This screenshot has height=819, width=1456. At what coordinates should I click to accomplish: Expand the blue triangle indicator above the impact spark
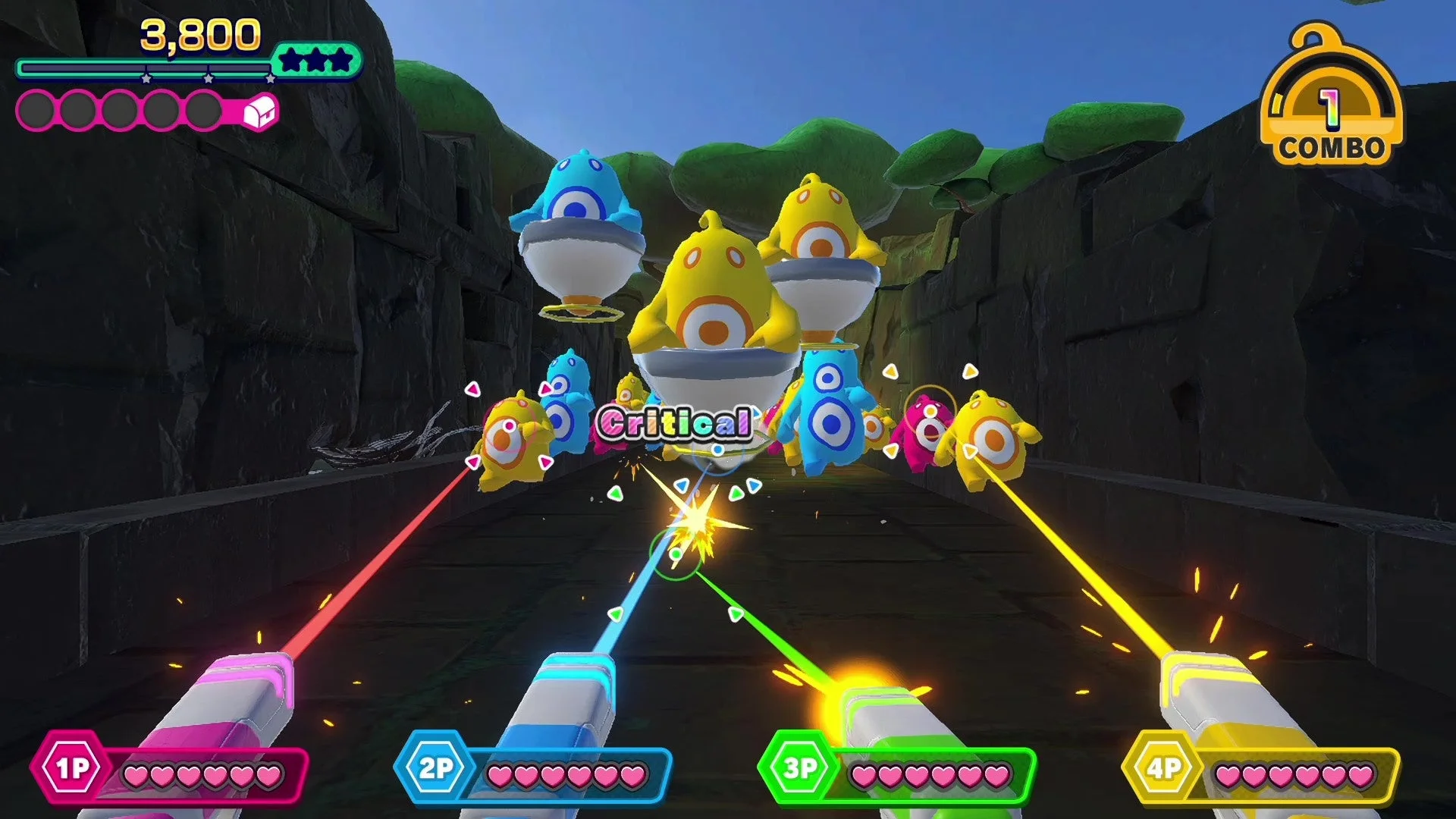point(682,484)
